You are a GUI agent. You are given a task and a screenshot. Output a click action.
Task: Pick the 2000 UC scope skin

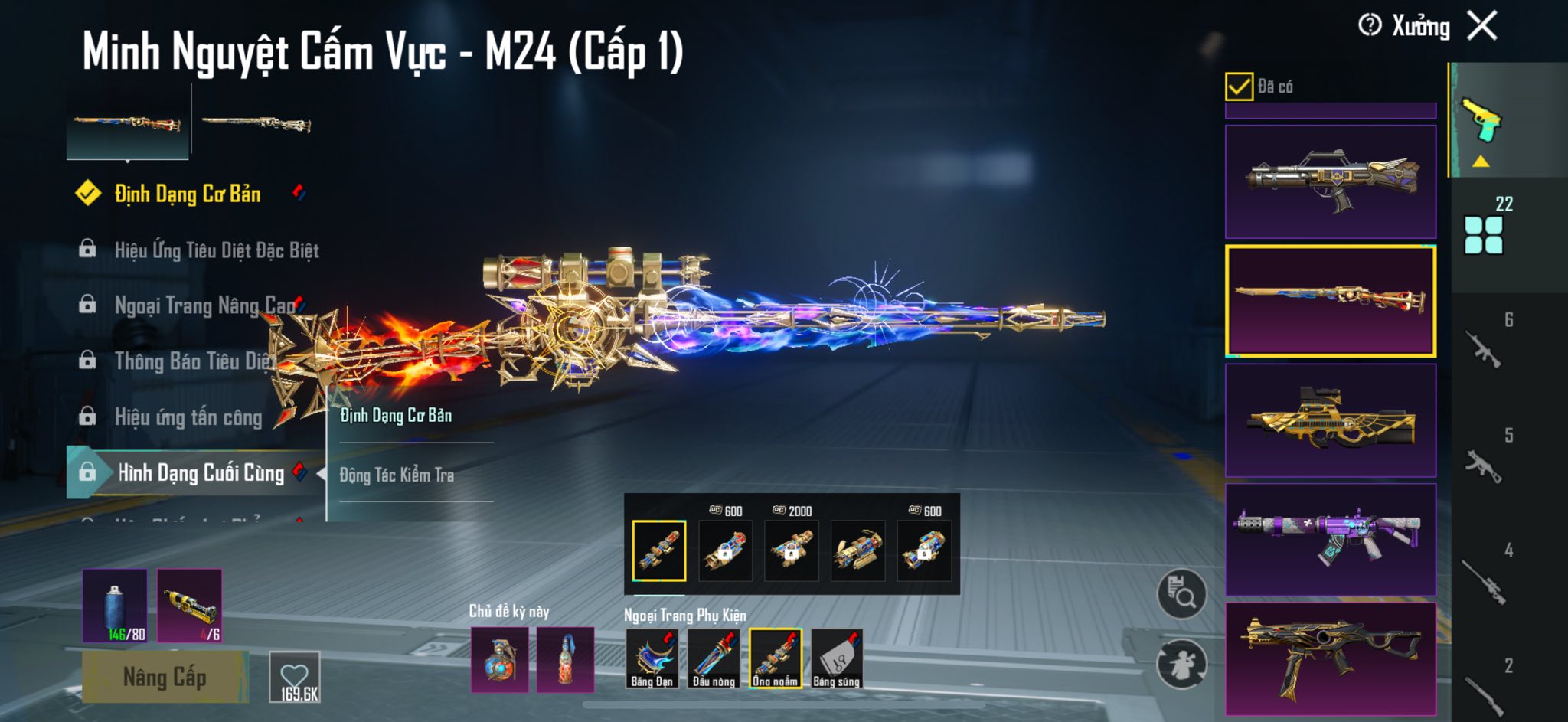792,550
